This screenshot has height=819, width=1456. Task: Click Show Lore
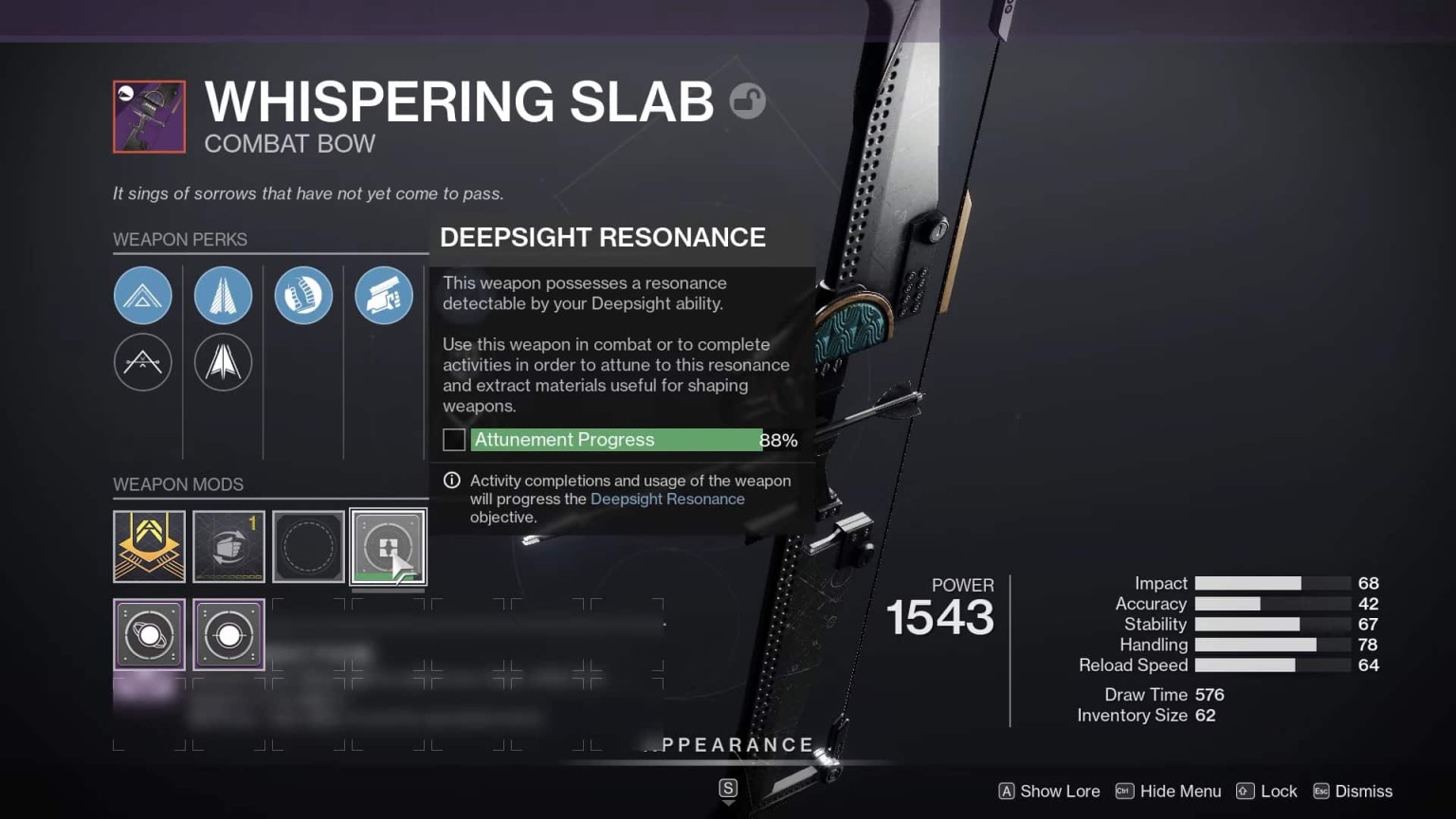pyautogui.click(x=1048, y=791)
